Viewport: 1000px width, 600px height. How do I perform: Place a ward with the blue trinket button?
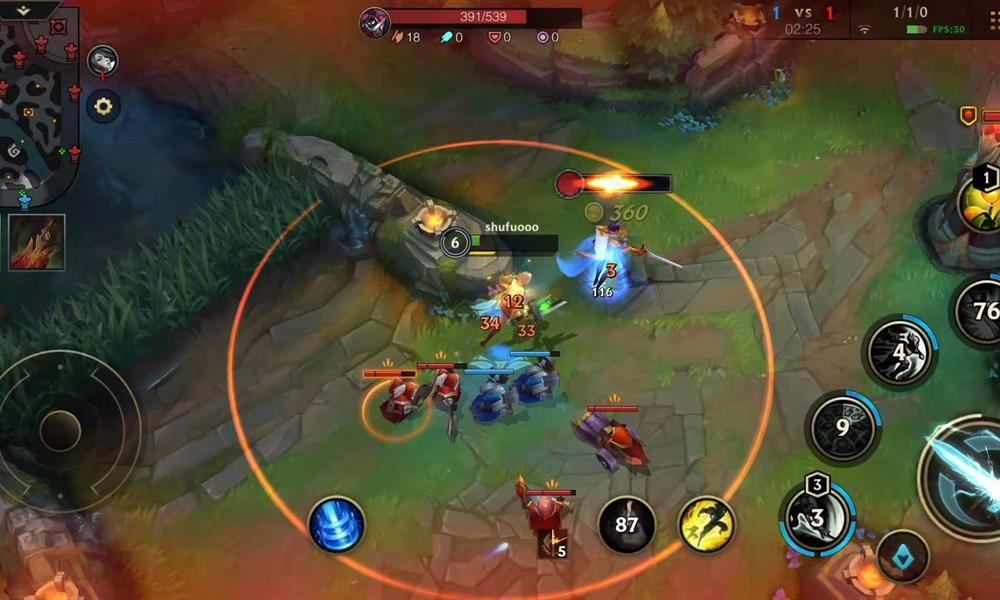pyautogui.click(x=903, y=556)
